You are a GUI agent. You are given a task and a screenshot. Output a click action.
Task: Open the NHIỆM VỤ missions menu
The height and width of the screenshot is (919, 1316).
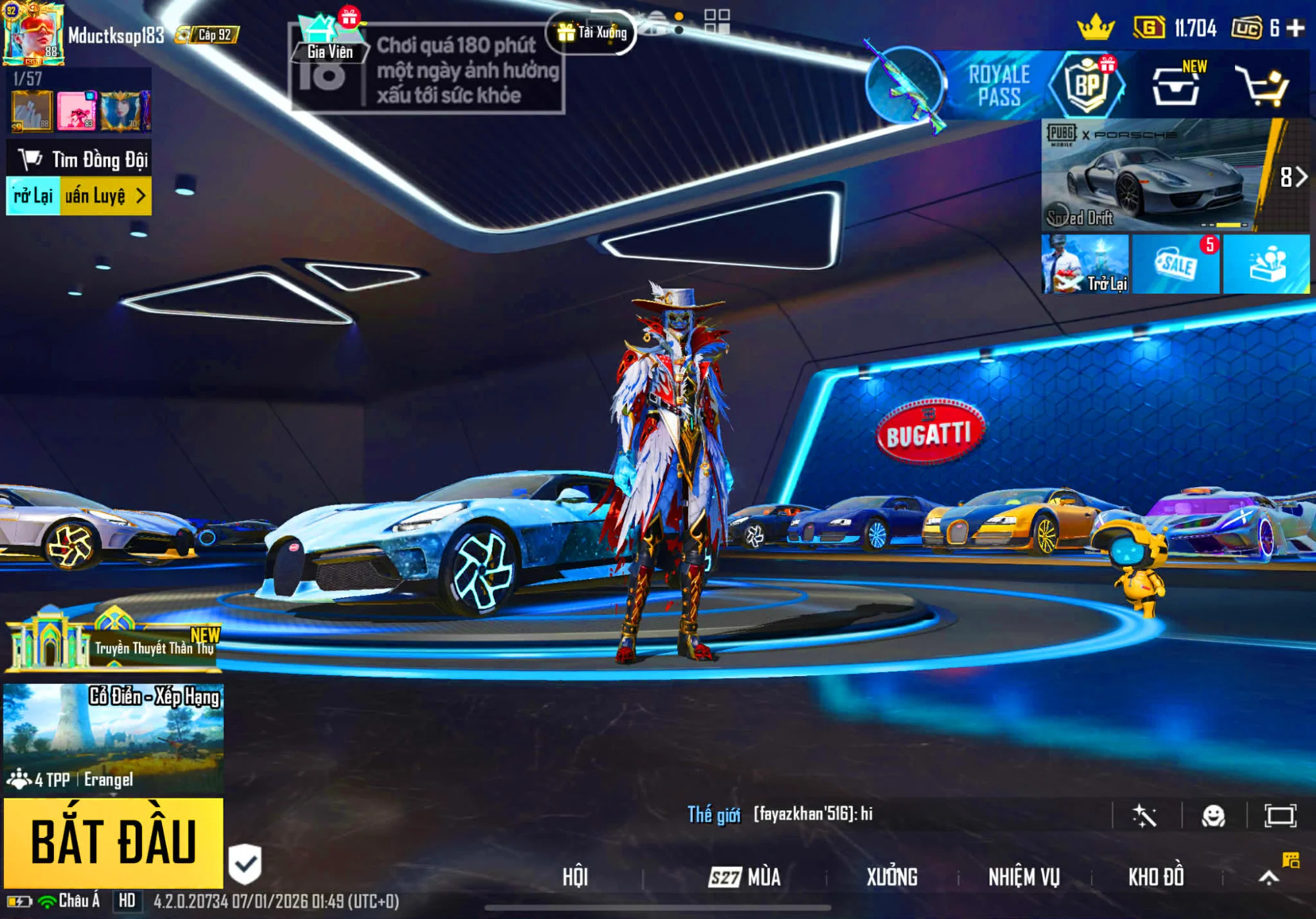(x=1024, y=877)
